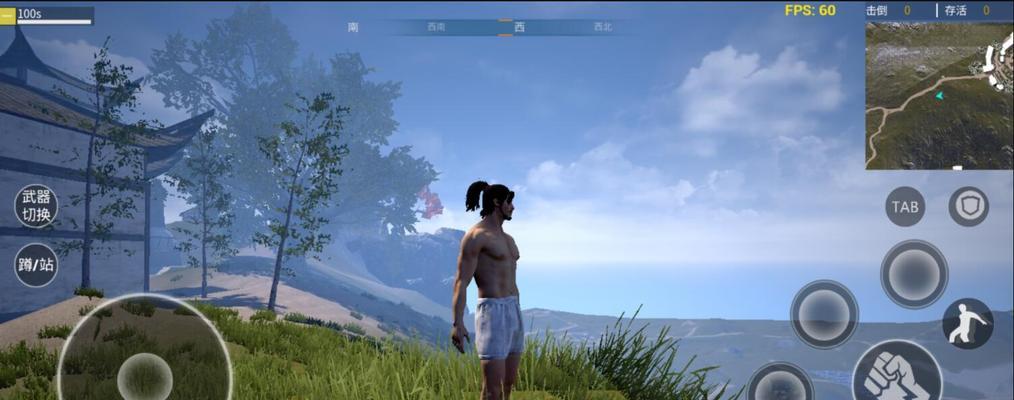
Task: Open the minimap
Action: (x=939, y=95)
